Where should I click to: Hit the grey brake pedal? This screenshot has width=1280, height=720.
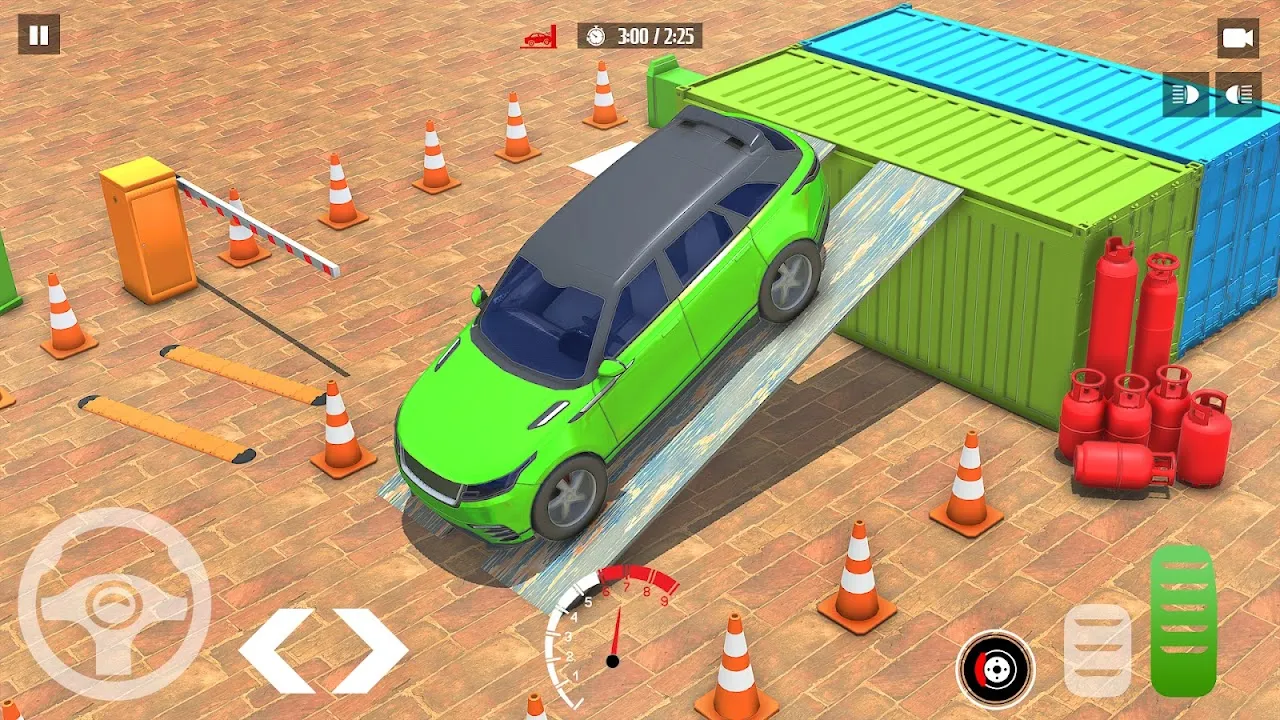pos(1097,650)
